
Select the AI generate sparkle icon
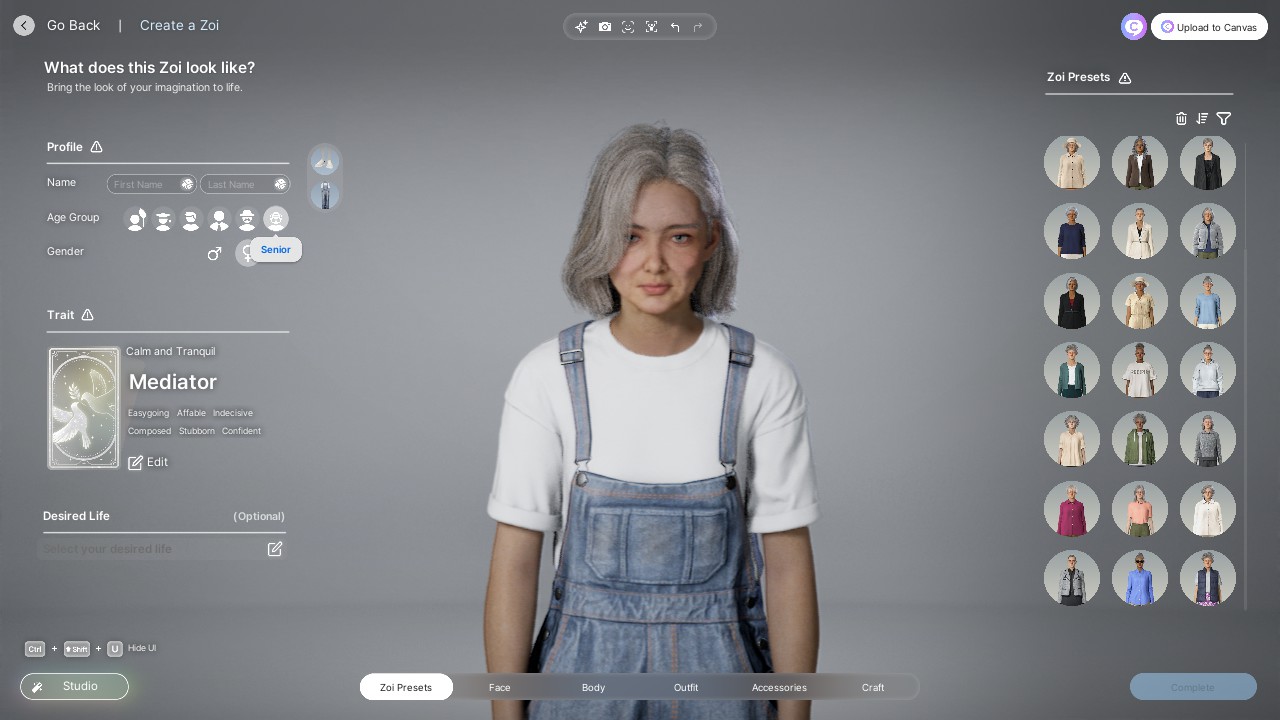(x=582, y=27)
